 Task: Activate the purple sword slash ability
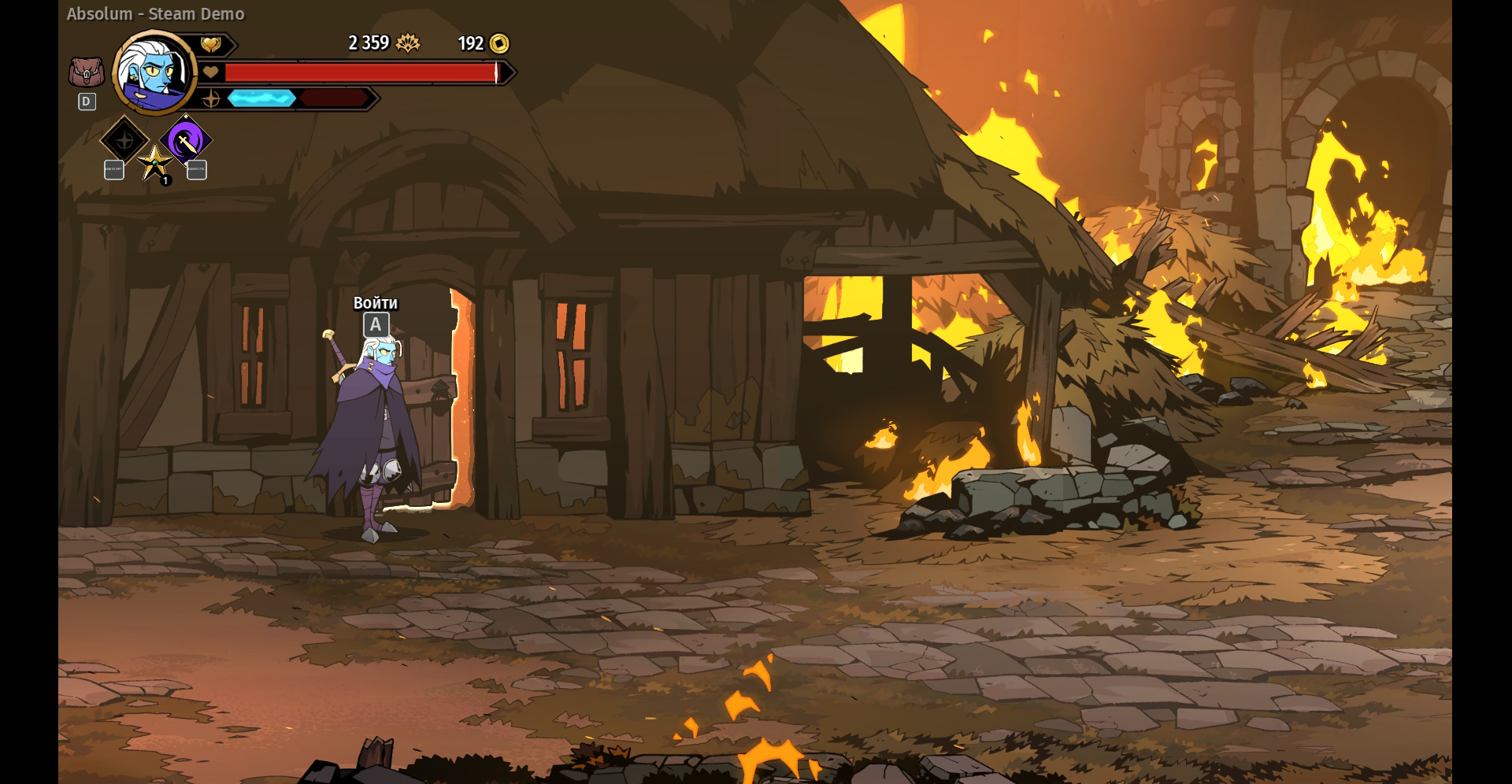(186, 142)
